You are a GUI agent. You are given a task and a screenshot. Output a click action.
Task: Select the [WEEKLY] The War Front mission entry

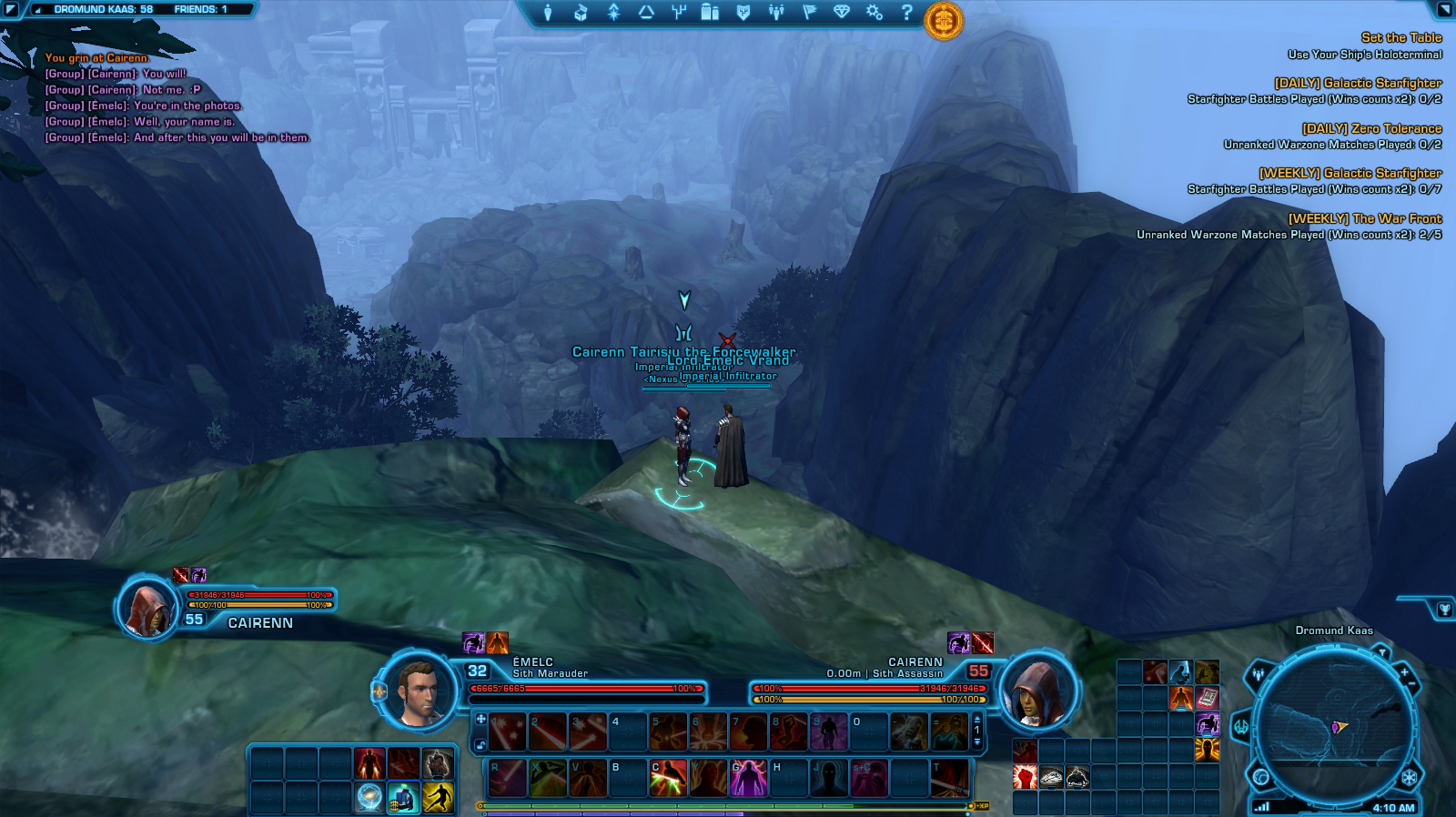pos(1364,218)
